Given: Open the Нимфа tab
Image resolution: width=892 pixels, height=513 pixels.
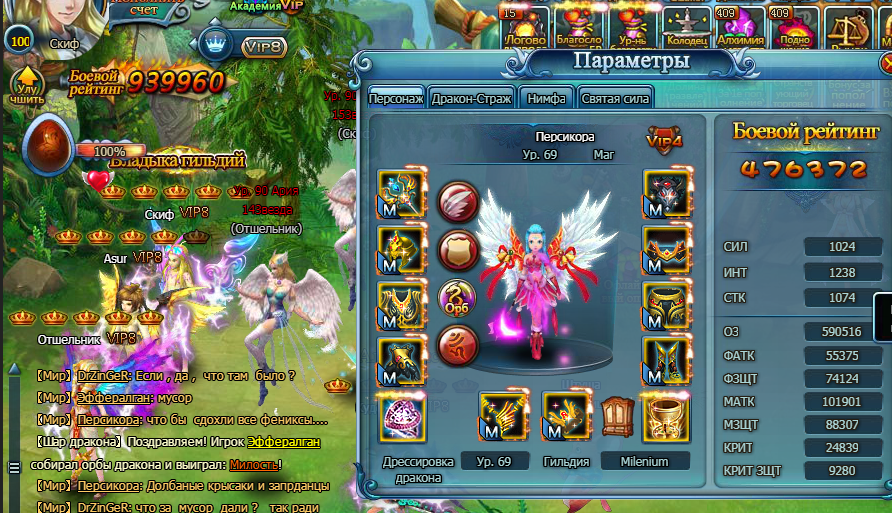Looking at the screenshot, I should point(548,98).
